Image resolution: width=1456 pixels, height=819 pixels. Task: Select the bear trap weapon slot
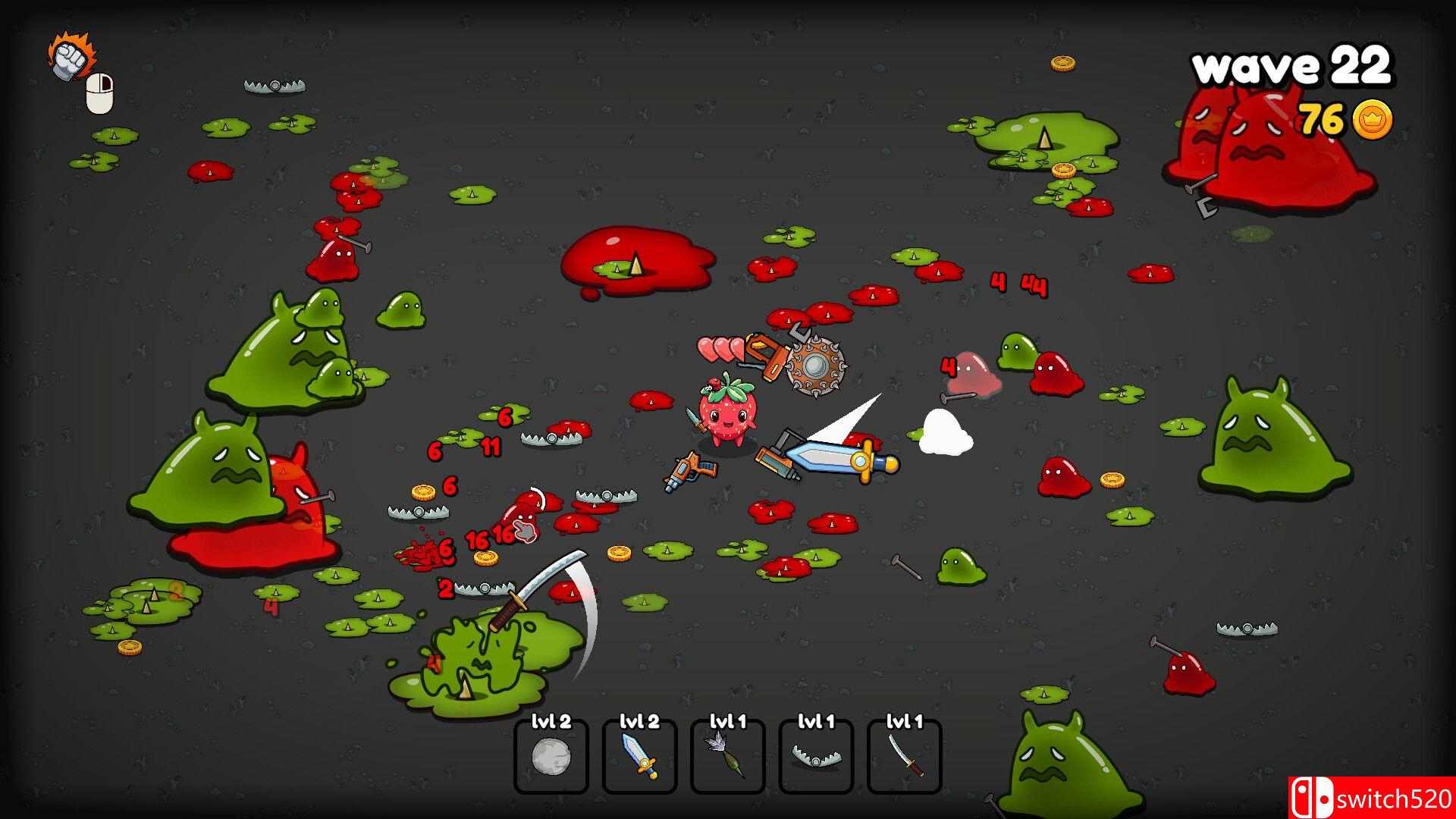coord(816,755)
